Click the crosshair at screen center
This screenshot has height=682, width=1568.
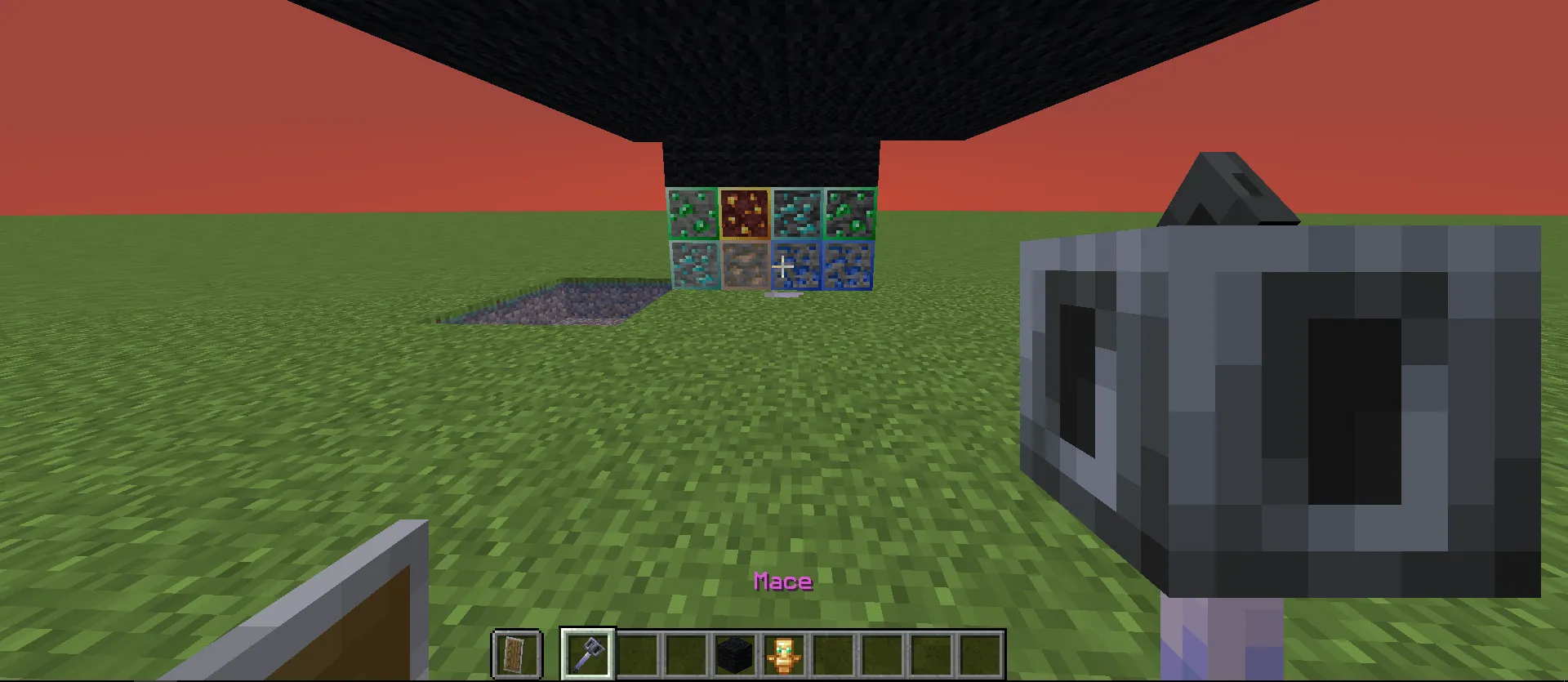pyautogui.click(x=783, y=266)
